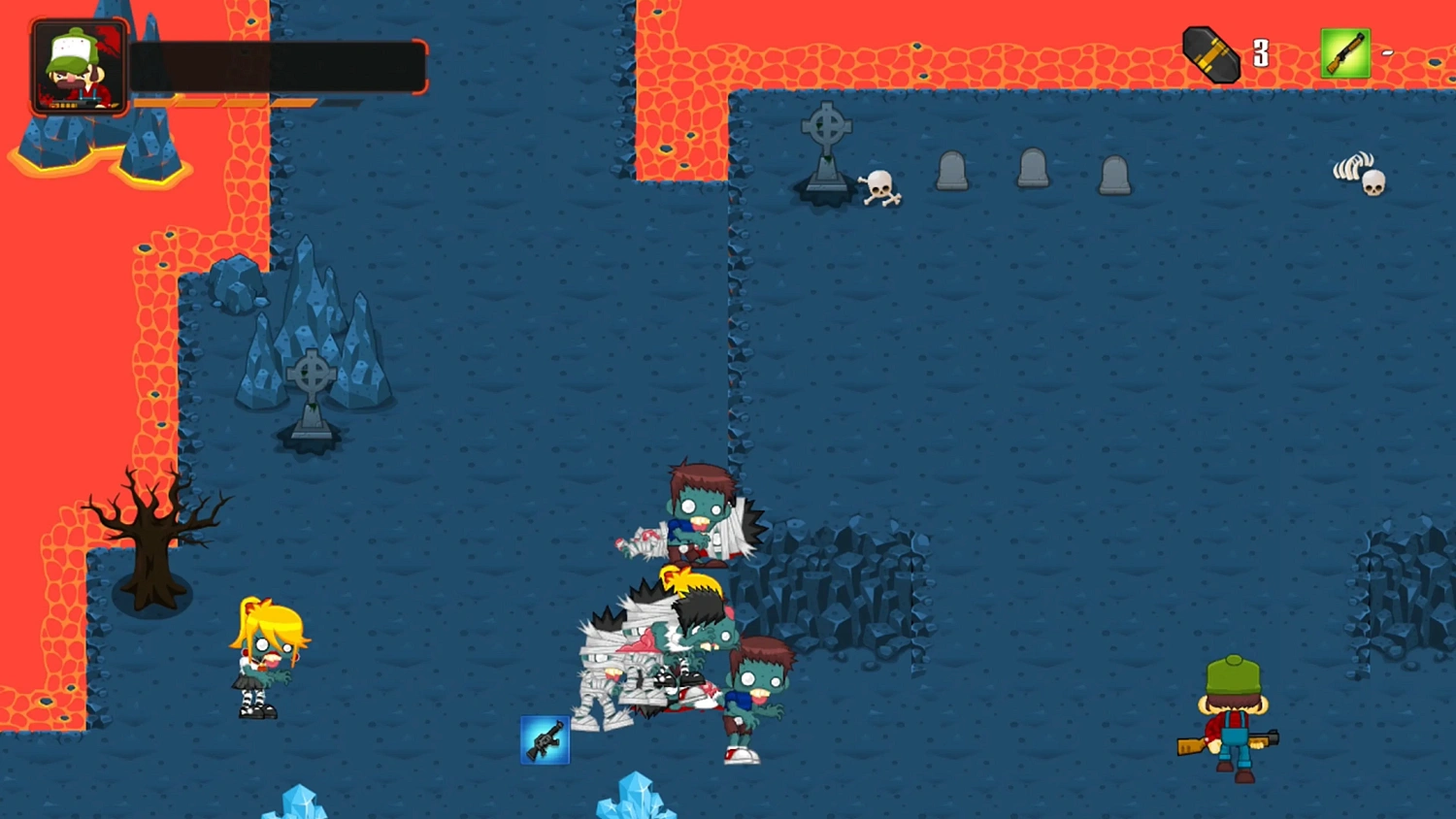This screenshot has width=1456, height=819.
Task: Pick up the rifle power-up on the ground
Action: (546, 739)
